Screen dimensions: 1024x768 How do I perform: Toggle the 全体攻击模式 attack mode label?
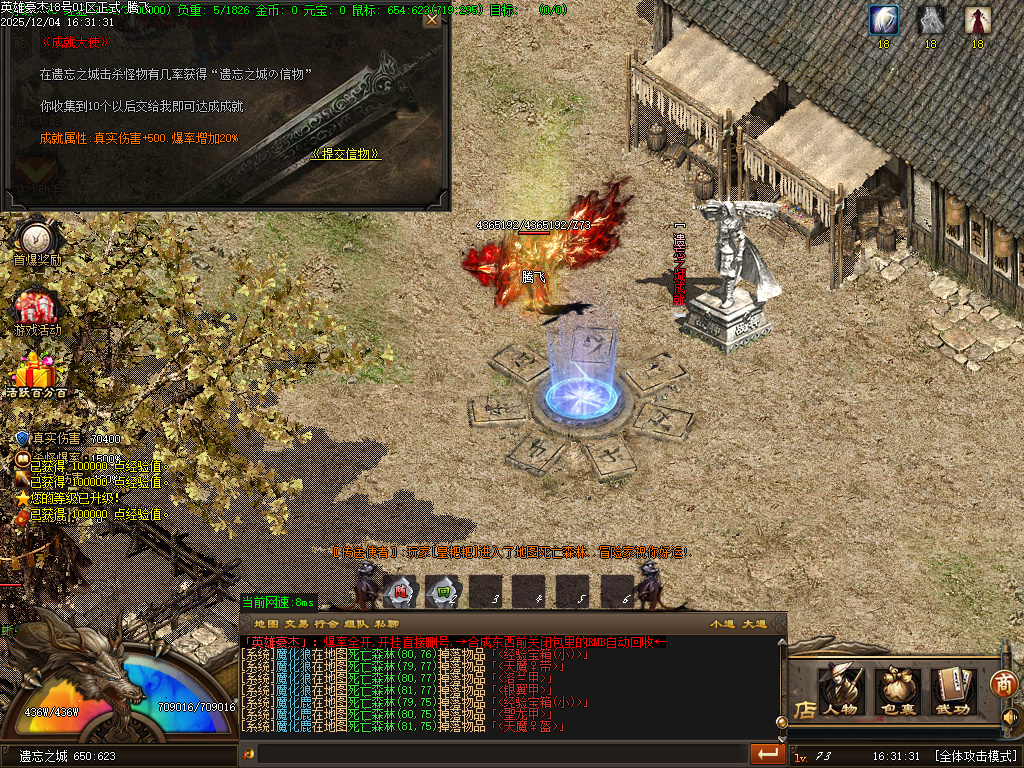pyautogui.click(x=975, y=756)
